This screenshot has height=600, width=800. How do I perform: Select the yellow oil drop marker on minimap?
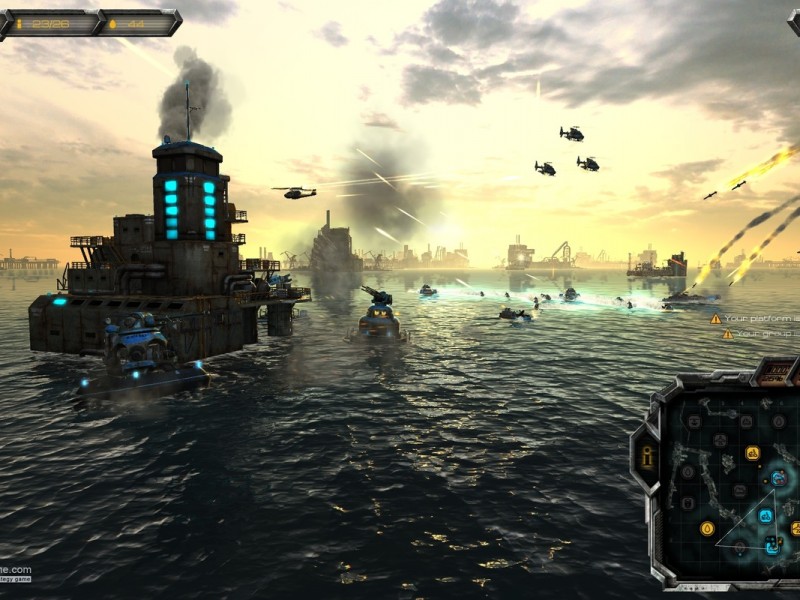pos(707,528)
